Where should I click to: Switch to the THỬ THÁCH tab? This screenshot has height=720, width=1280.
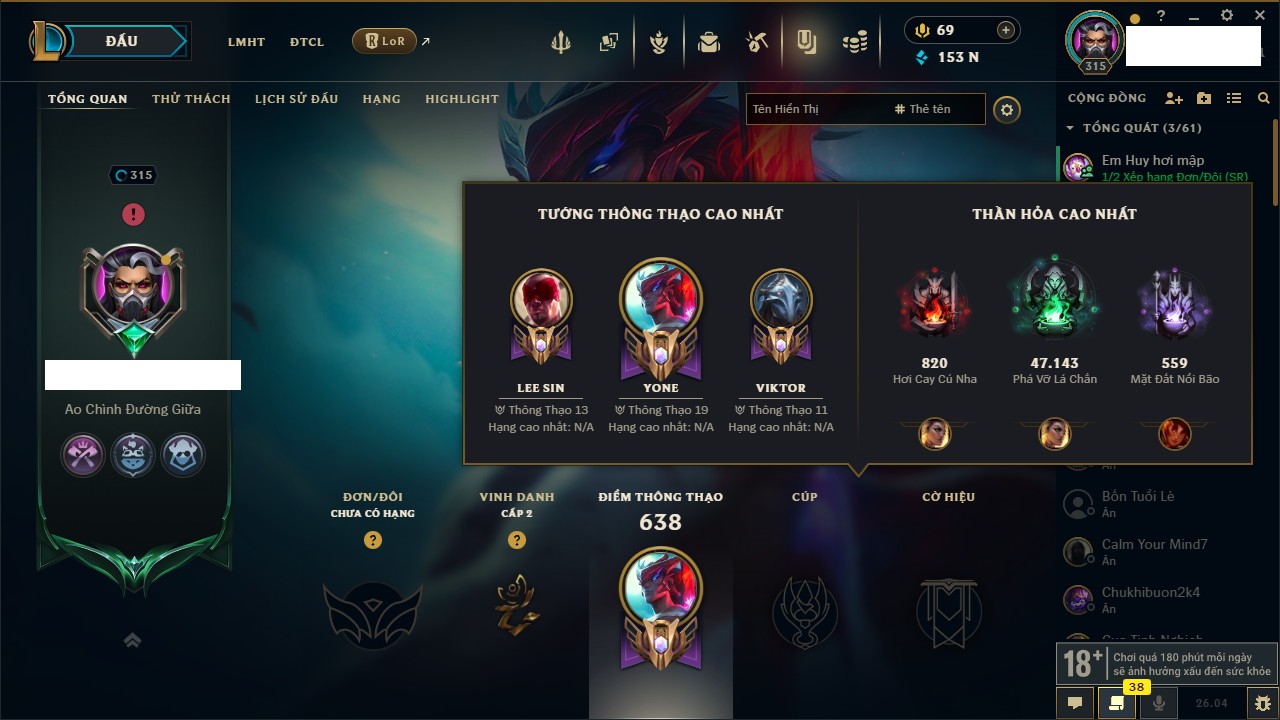click(191, 99)
